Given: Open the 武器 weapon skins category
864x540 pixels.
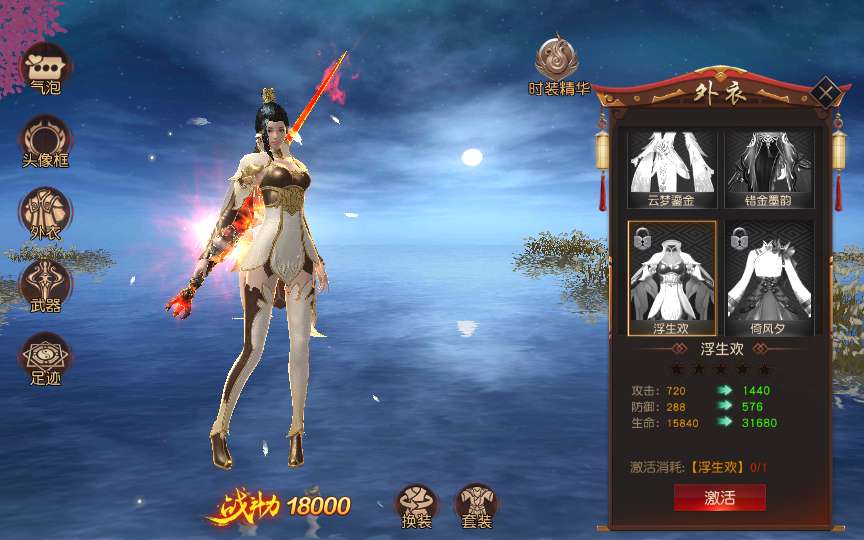Looking at the screenshot, I should pos(45,283).
